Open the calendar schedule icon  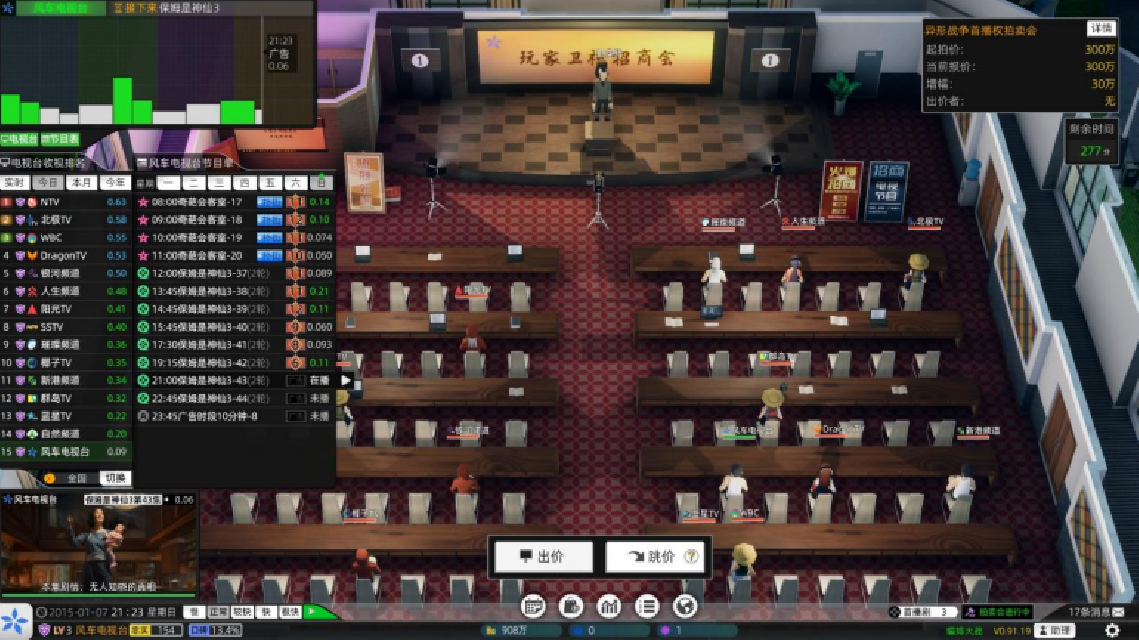533,605
